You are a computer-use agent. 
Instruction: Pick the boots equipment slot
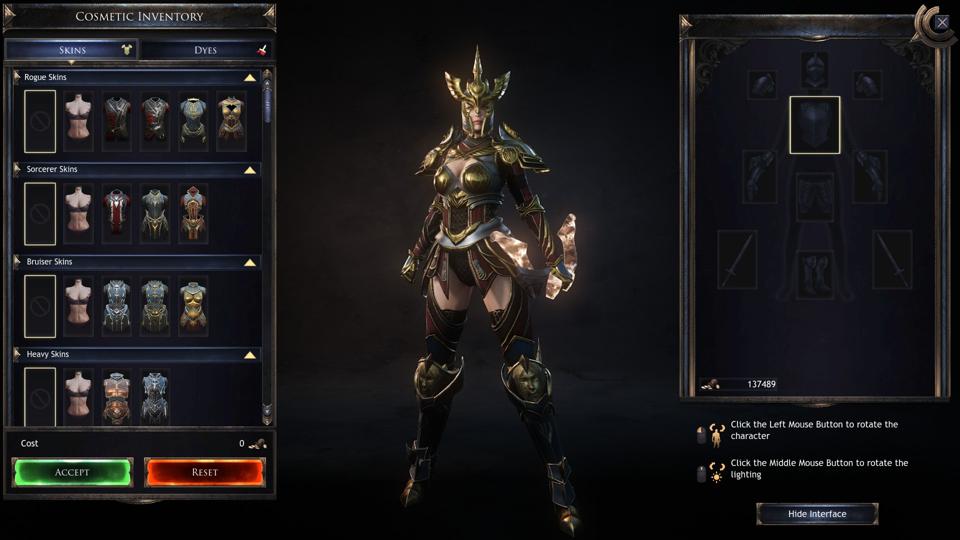tap(814, 273)
